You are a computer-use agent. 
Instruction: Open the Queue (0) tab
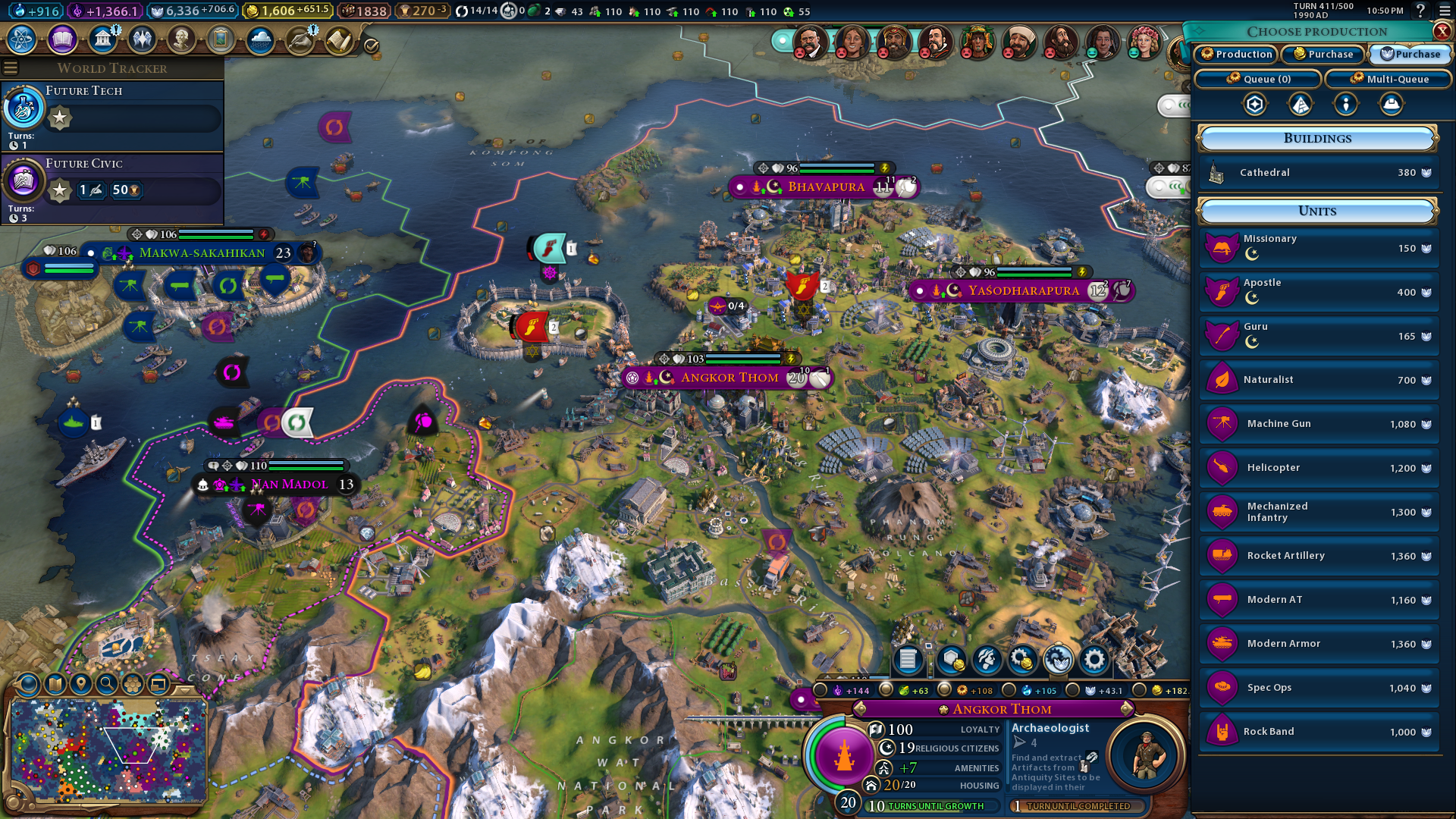point(1258,79)
